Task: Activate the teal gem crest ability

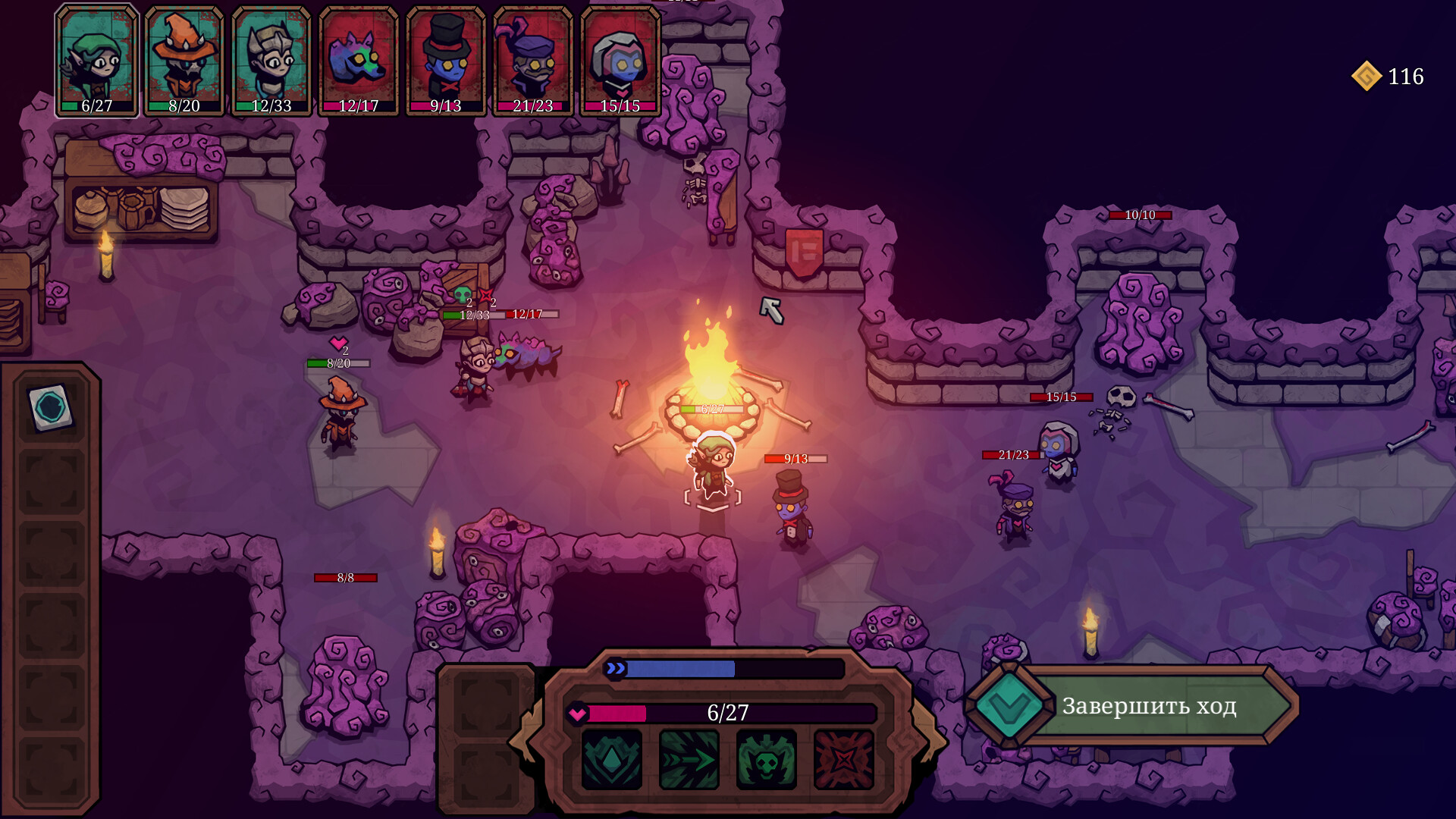Action: pos(611,760)
